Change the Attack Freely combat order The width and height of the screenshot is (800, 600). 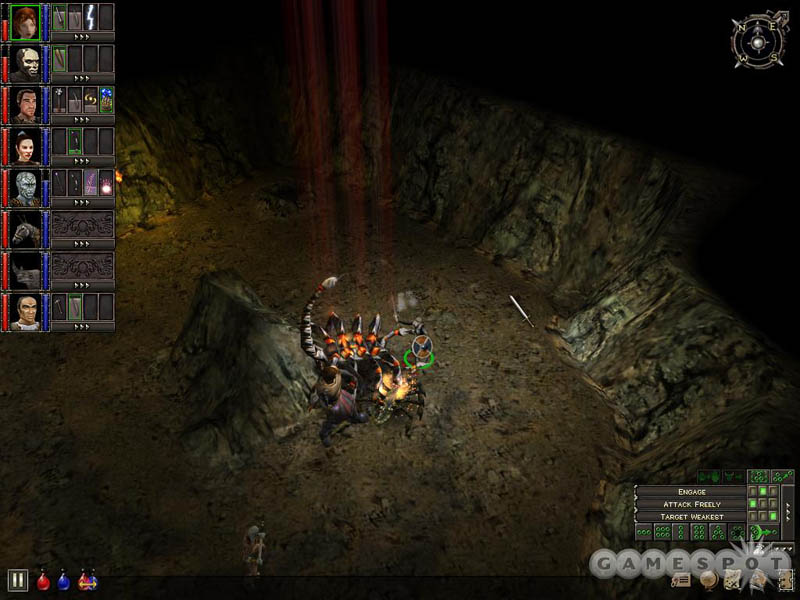click(691, 504)
